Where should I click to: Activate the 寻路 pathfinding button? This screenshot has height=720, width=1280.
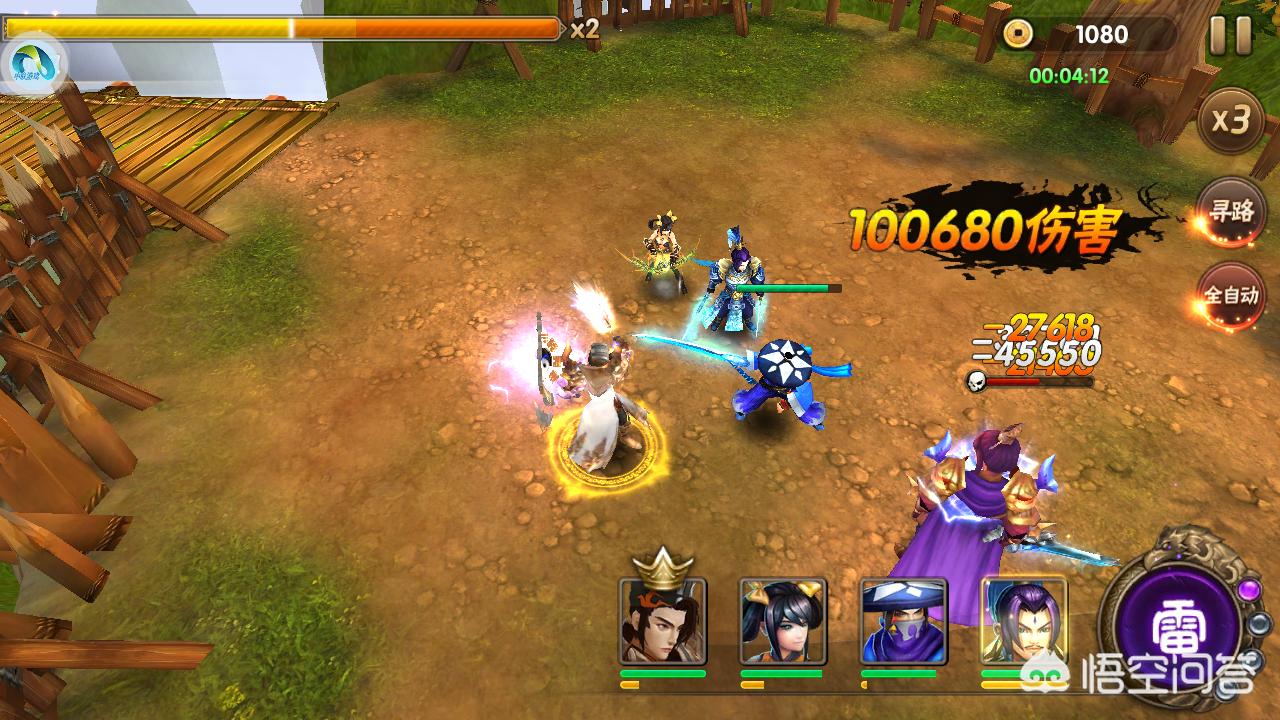(x=1231, y=211)
